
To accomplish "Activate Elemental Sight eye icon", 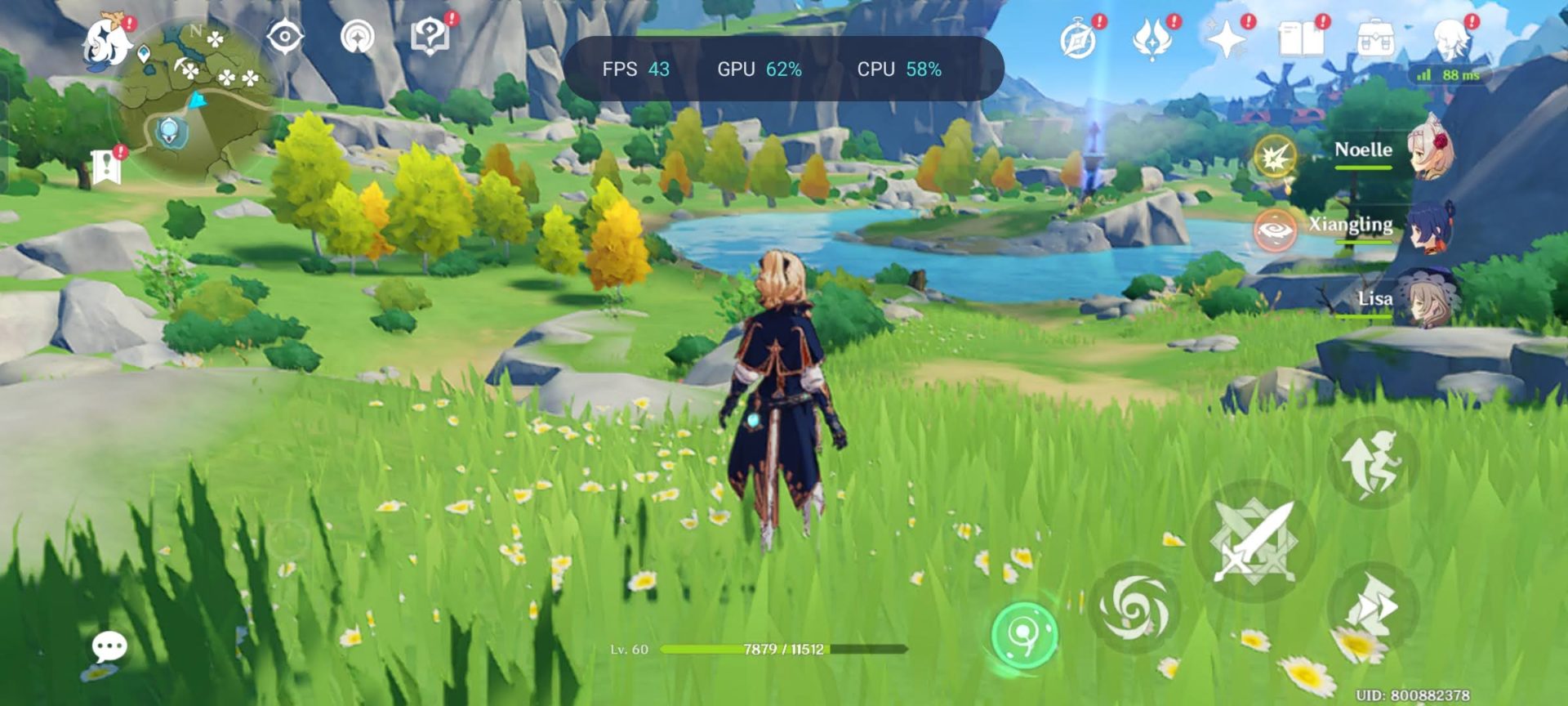I will [285, 38].
